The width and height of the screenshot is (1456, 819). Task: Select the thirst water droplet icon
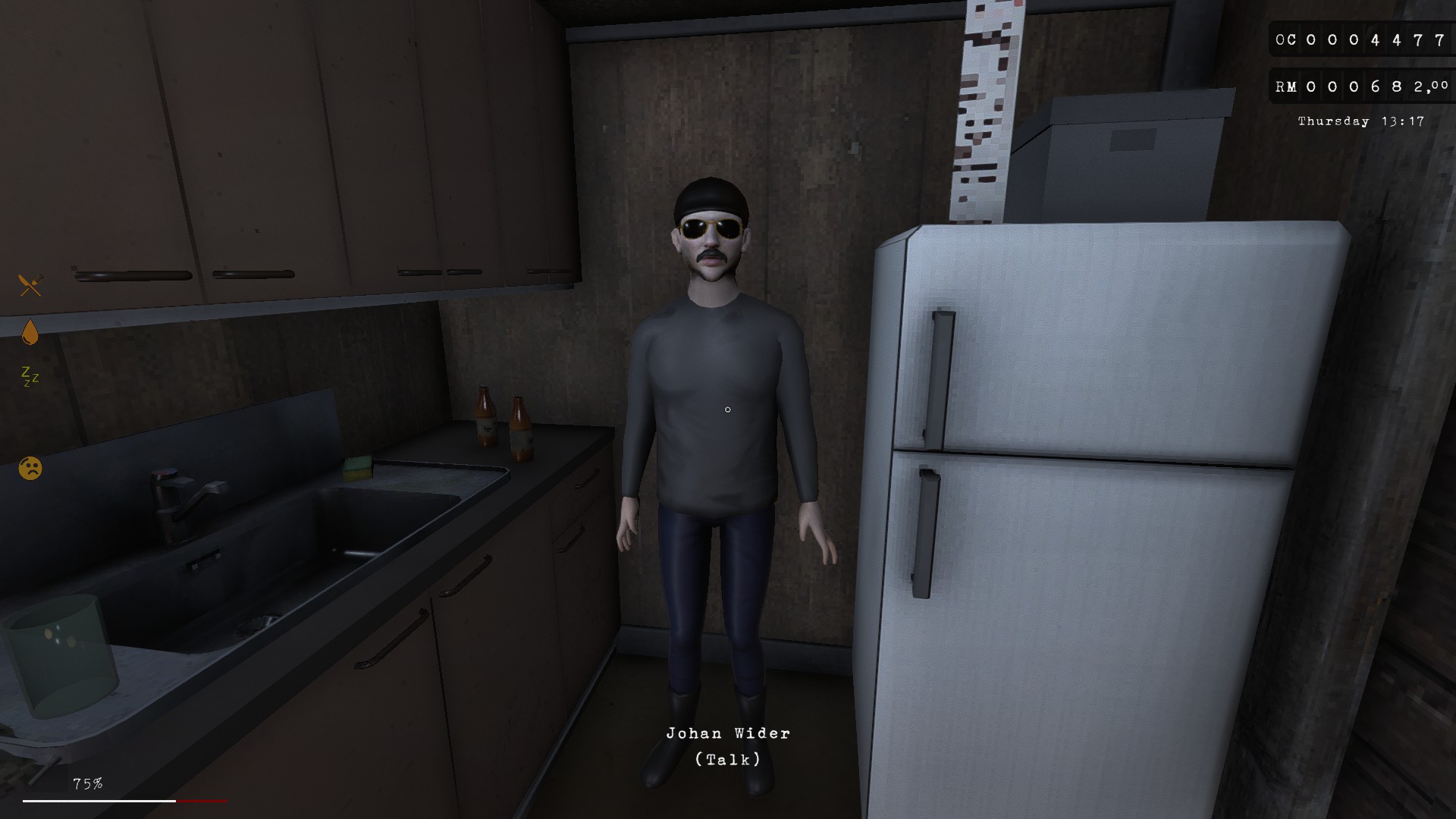pos(30,331)
